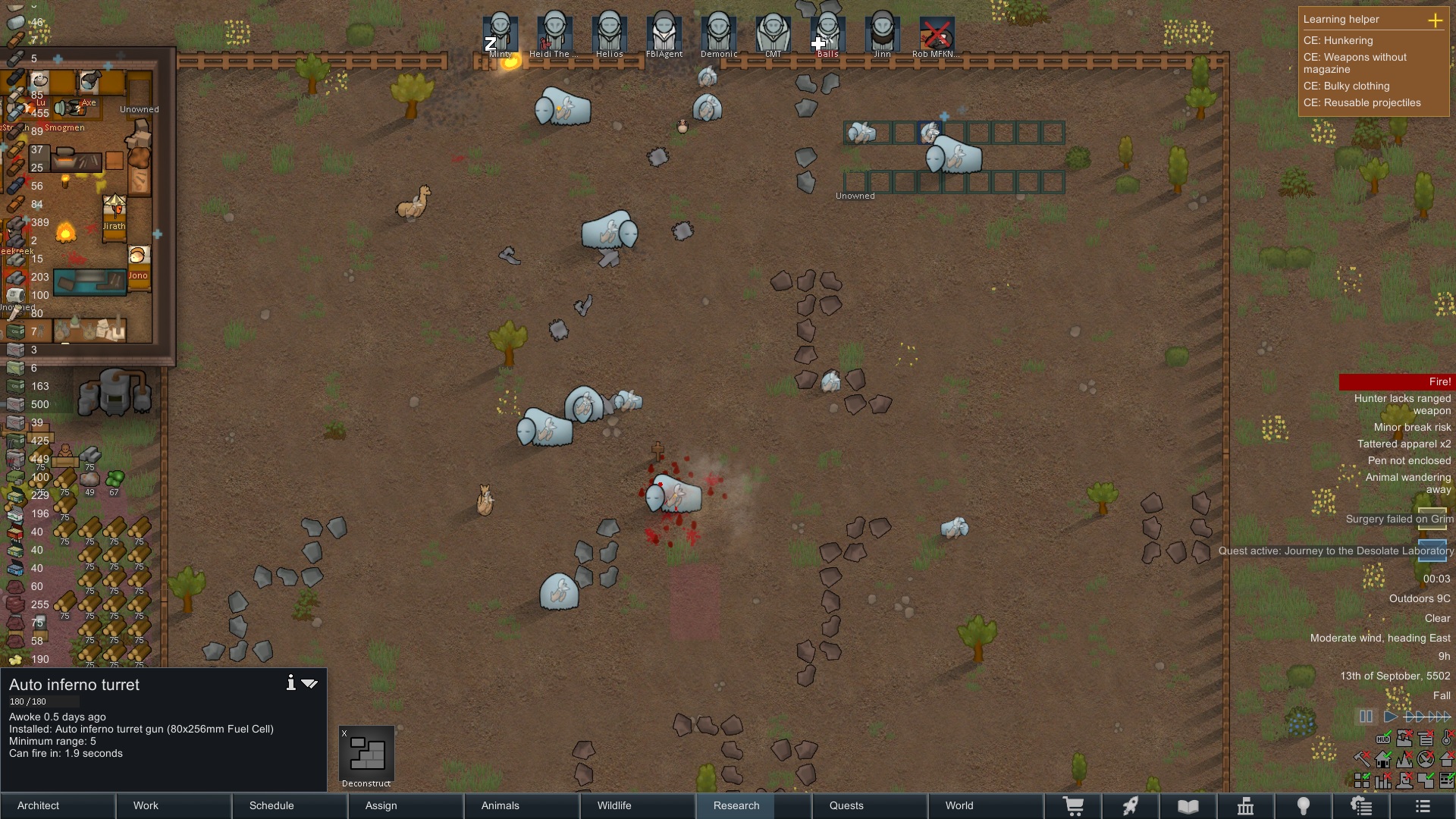Open the Assign tab

[x=406, y=805]
